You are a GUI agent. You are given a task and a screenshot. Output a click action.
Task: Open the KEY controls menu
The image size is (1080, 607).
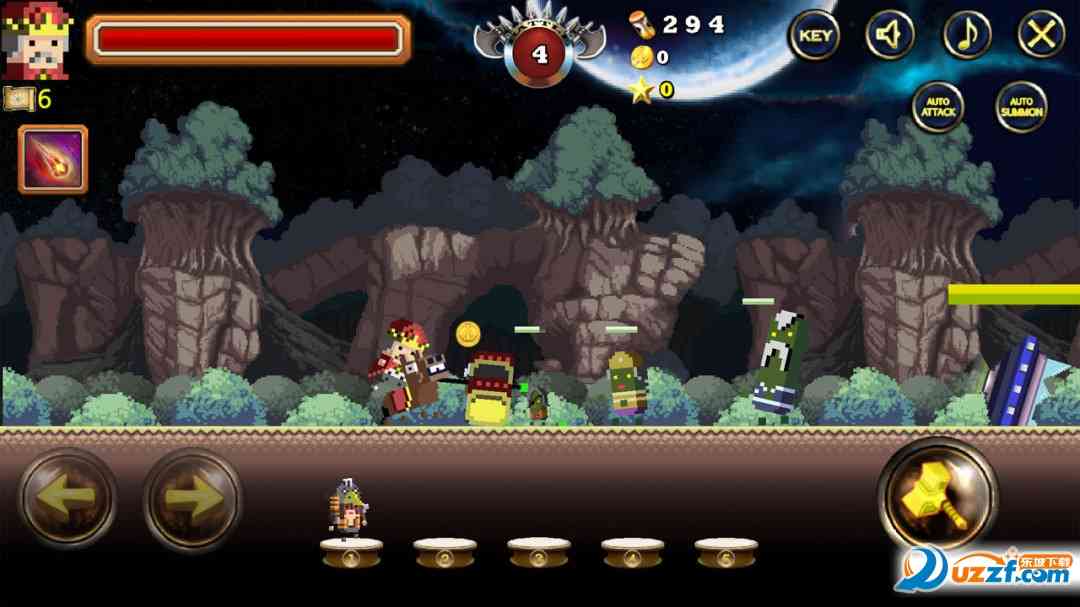pyautogui.click(x=814, y=36)
